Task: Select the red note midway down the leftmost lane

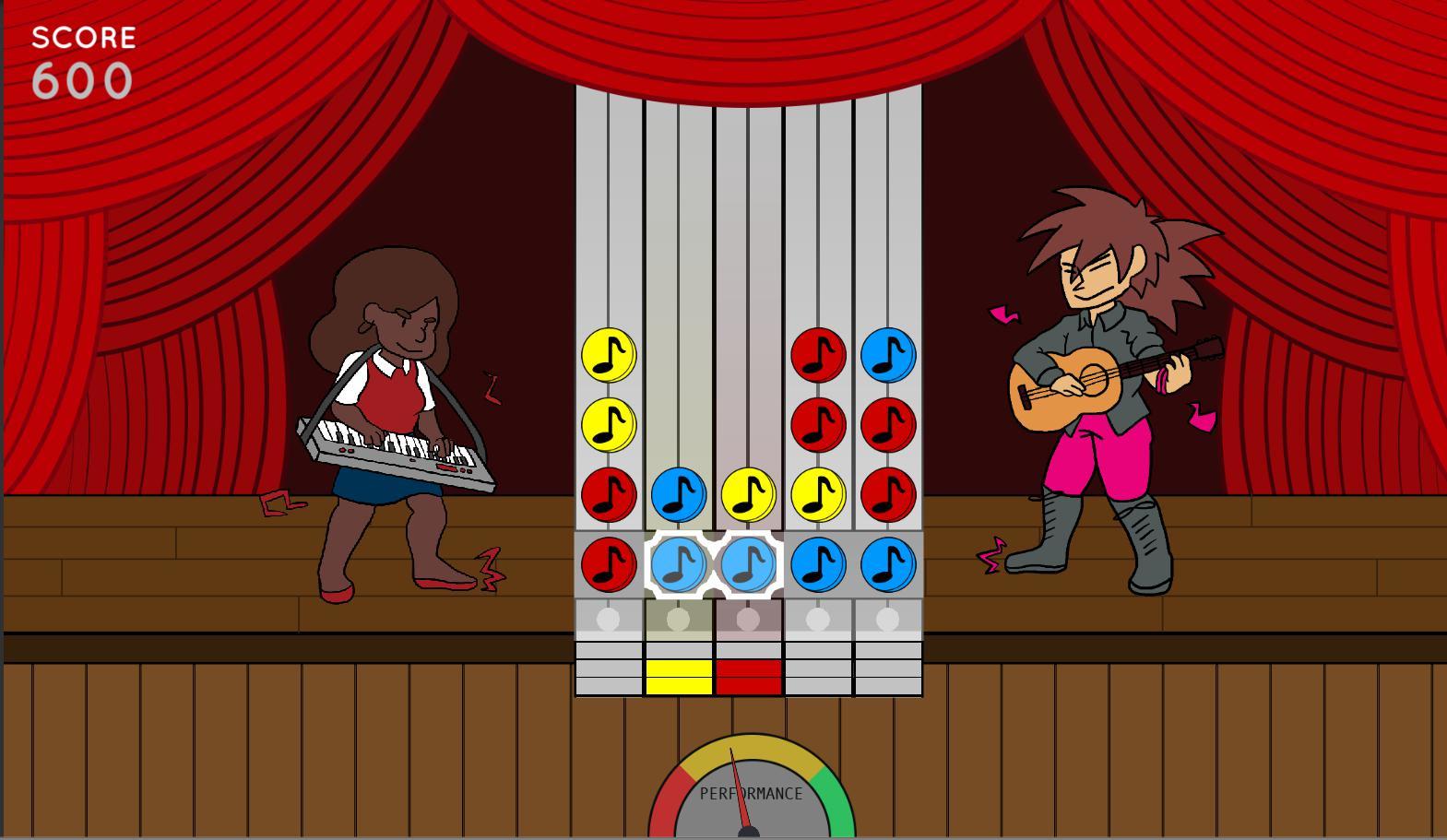Action: coord(607,494)
